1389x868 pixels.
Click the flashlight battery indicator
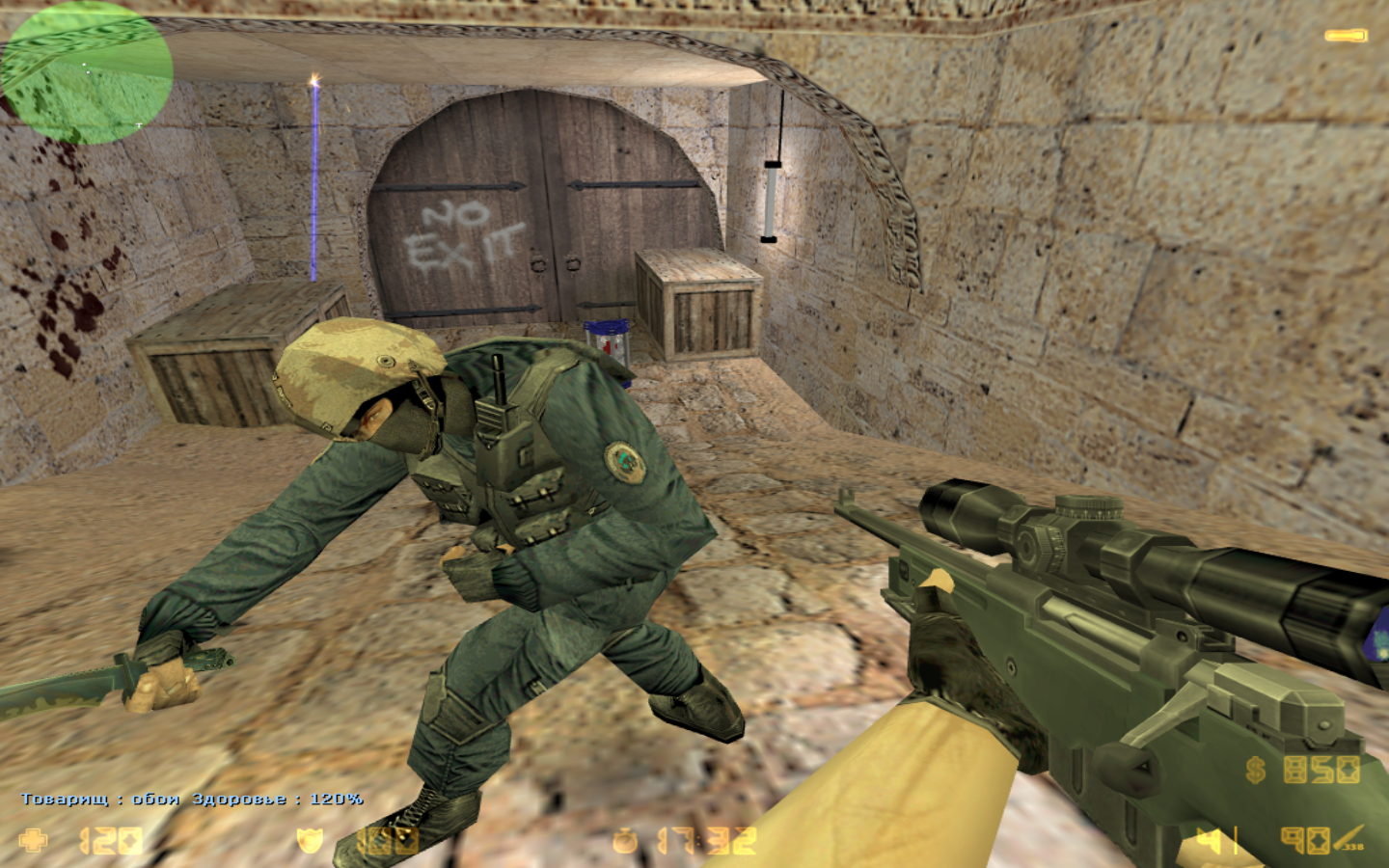pyautogui.click(x=1345, y=36)
